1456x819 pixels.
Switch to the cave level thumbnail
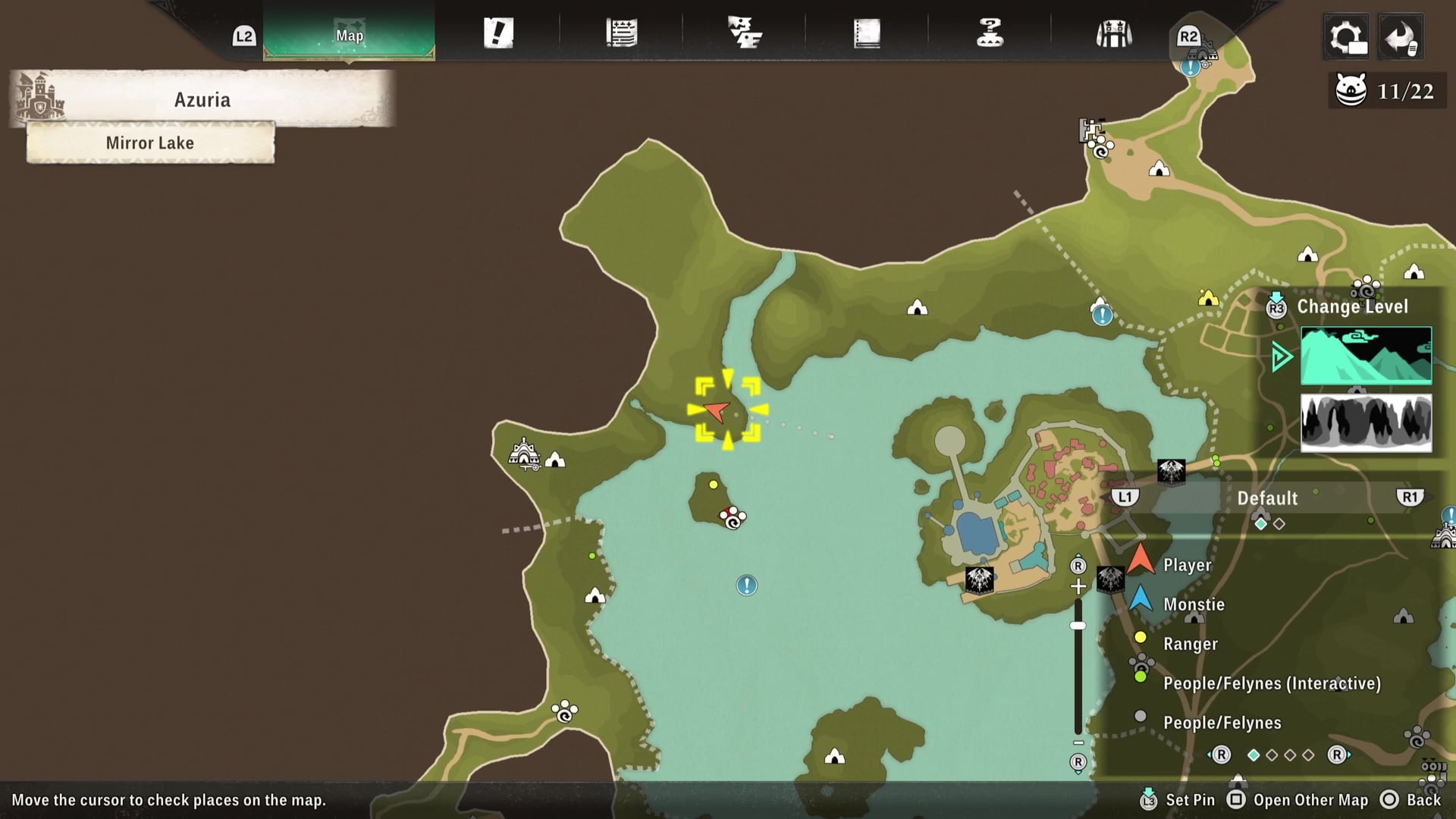pos(1366,422)
